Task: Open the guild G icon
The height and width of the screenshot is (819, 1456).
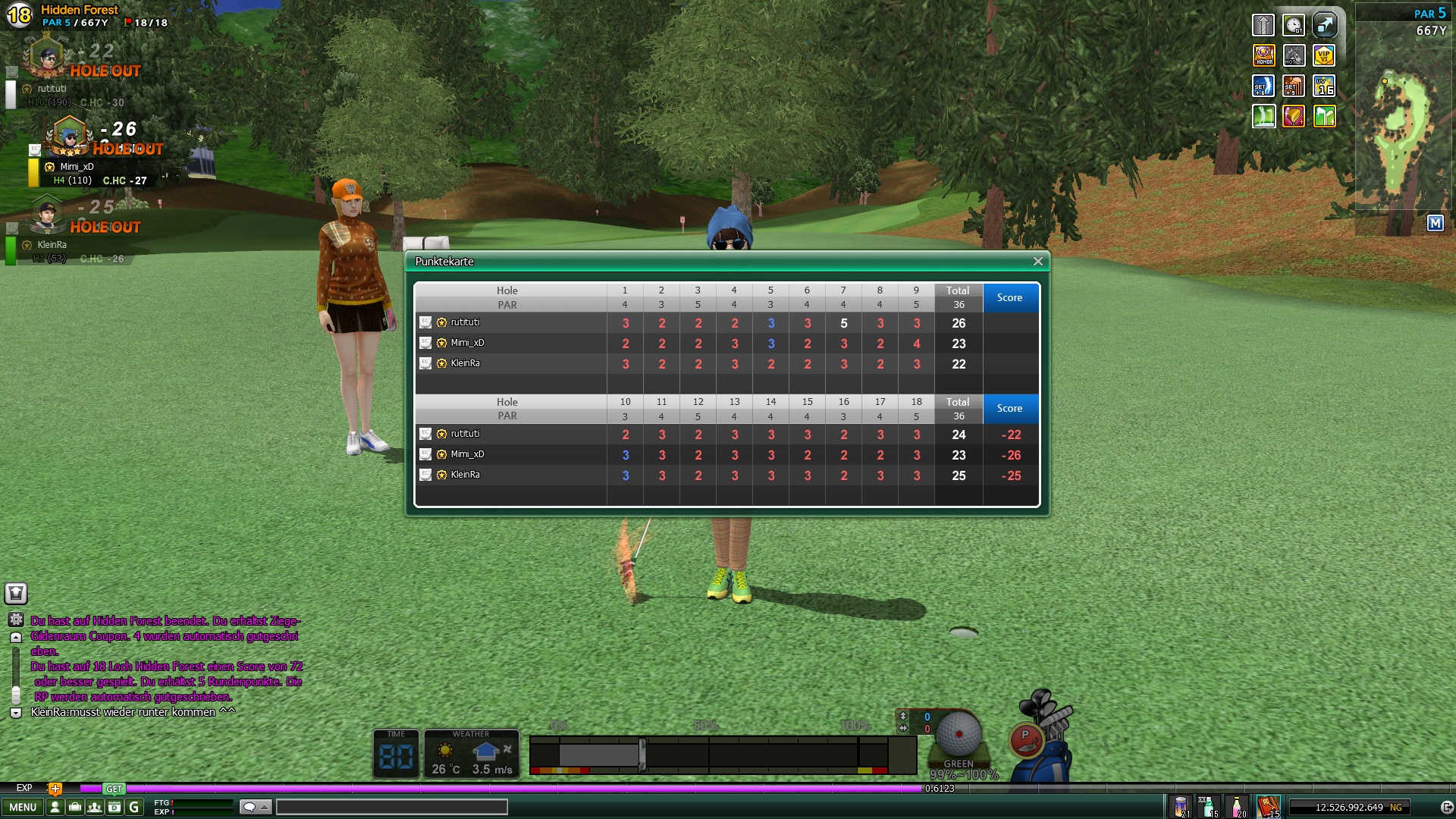Action: [x=134, y=808]
